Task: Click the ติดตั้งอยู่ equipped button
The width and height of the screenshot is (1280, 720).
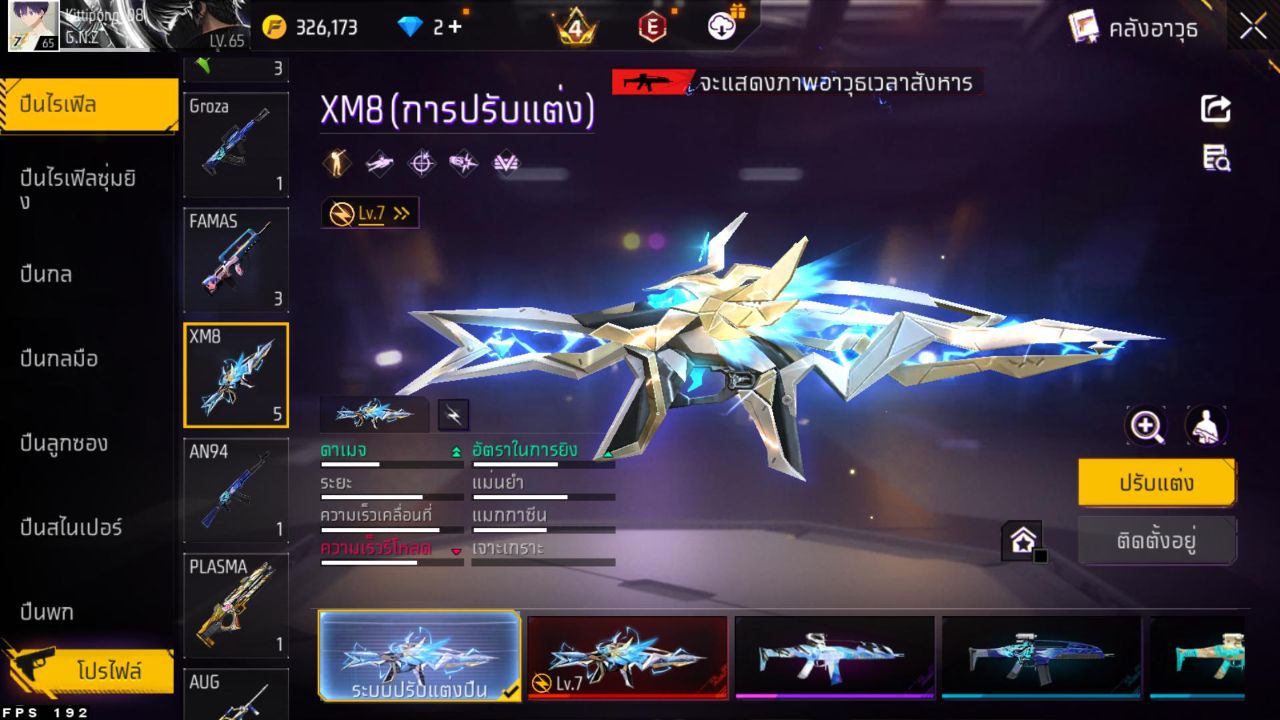Action: click(1156, 541)
